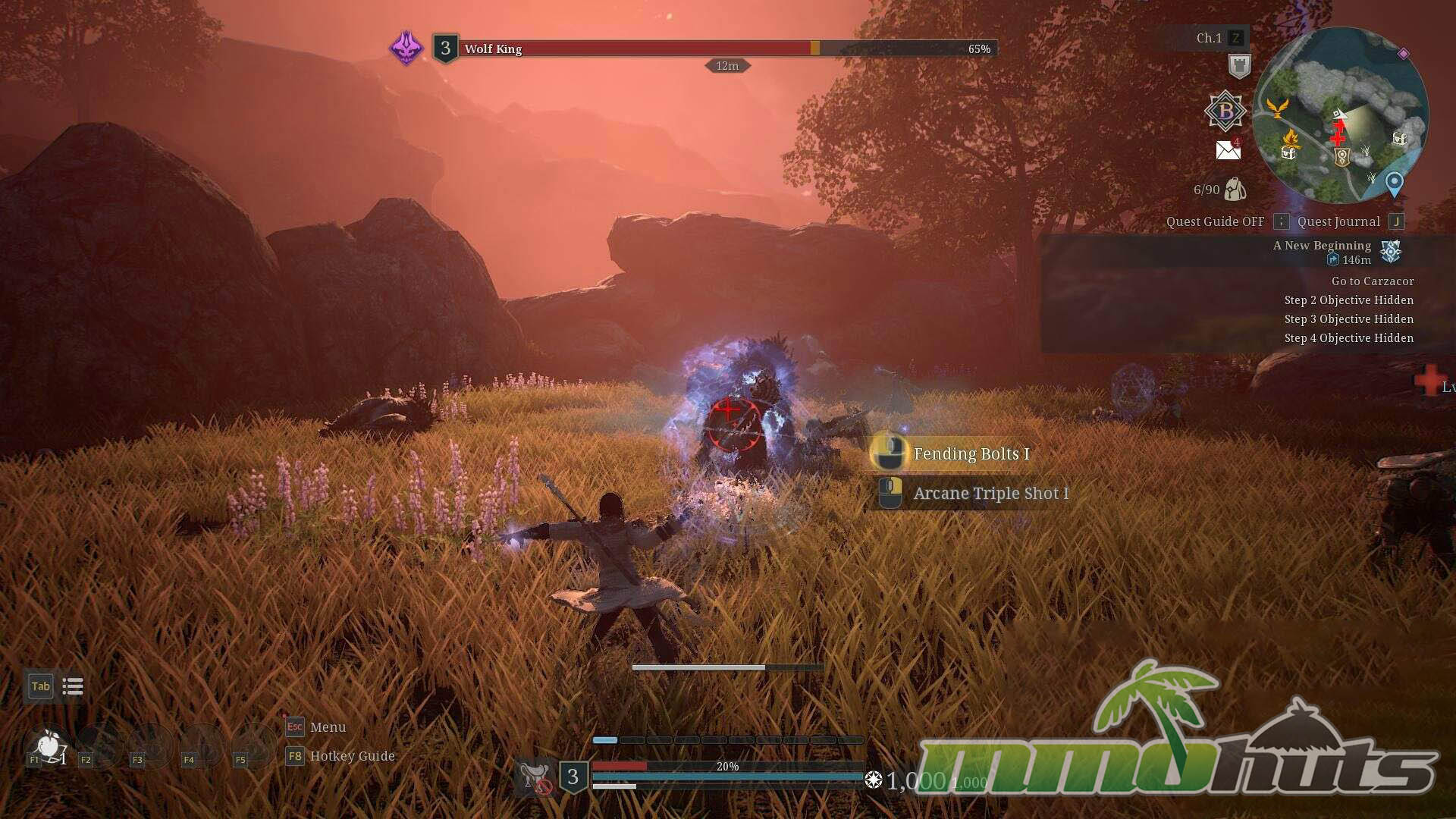Image resolution: width=1456 pixels, height=819 pixels.
Task: Click the Wolf King purple boss icon
Action: point(406,49)
